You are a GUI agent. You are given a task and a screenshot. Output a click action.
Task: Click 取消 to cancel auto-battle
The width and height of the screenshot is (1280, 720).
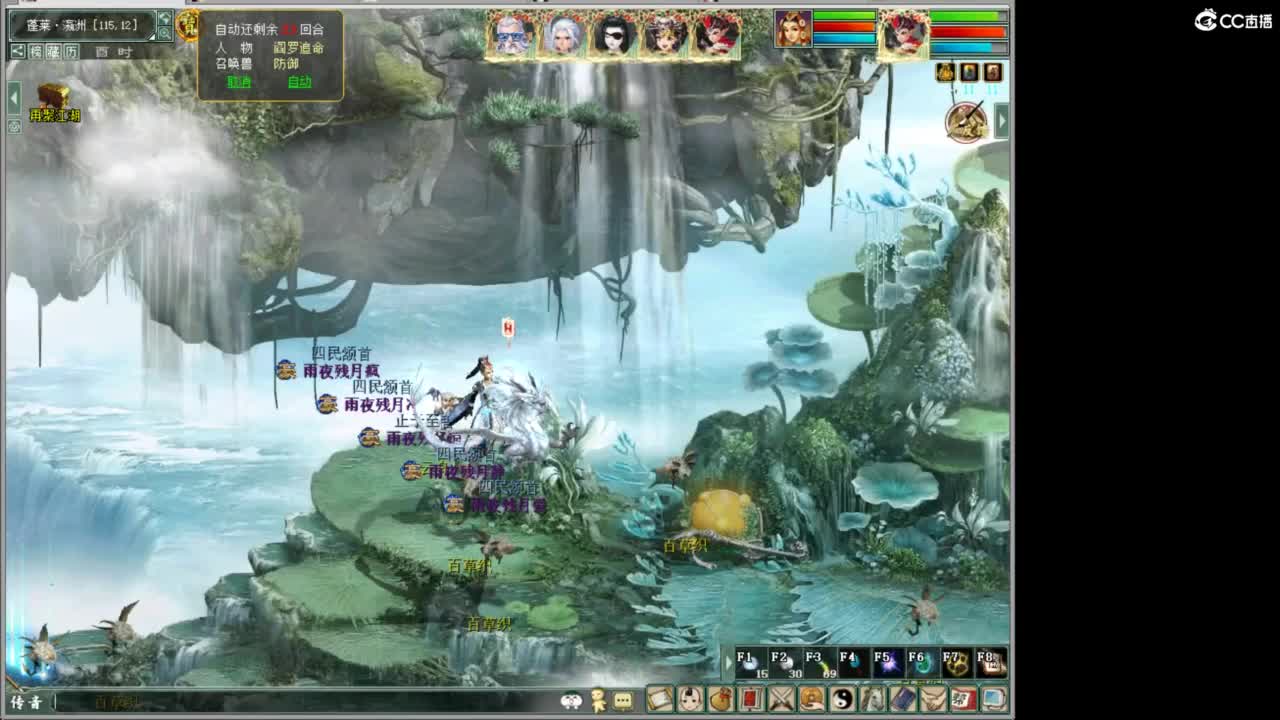coord(238,83)
